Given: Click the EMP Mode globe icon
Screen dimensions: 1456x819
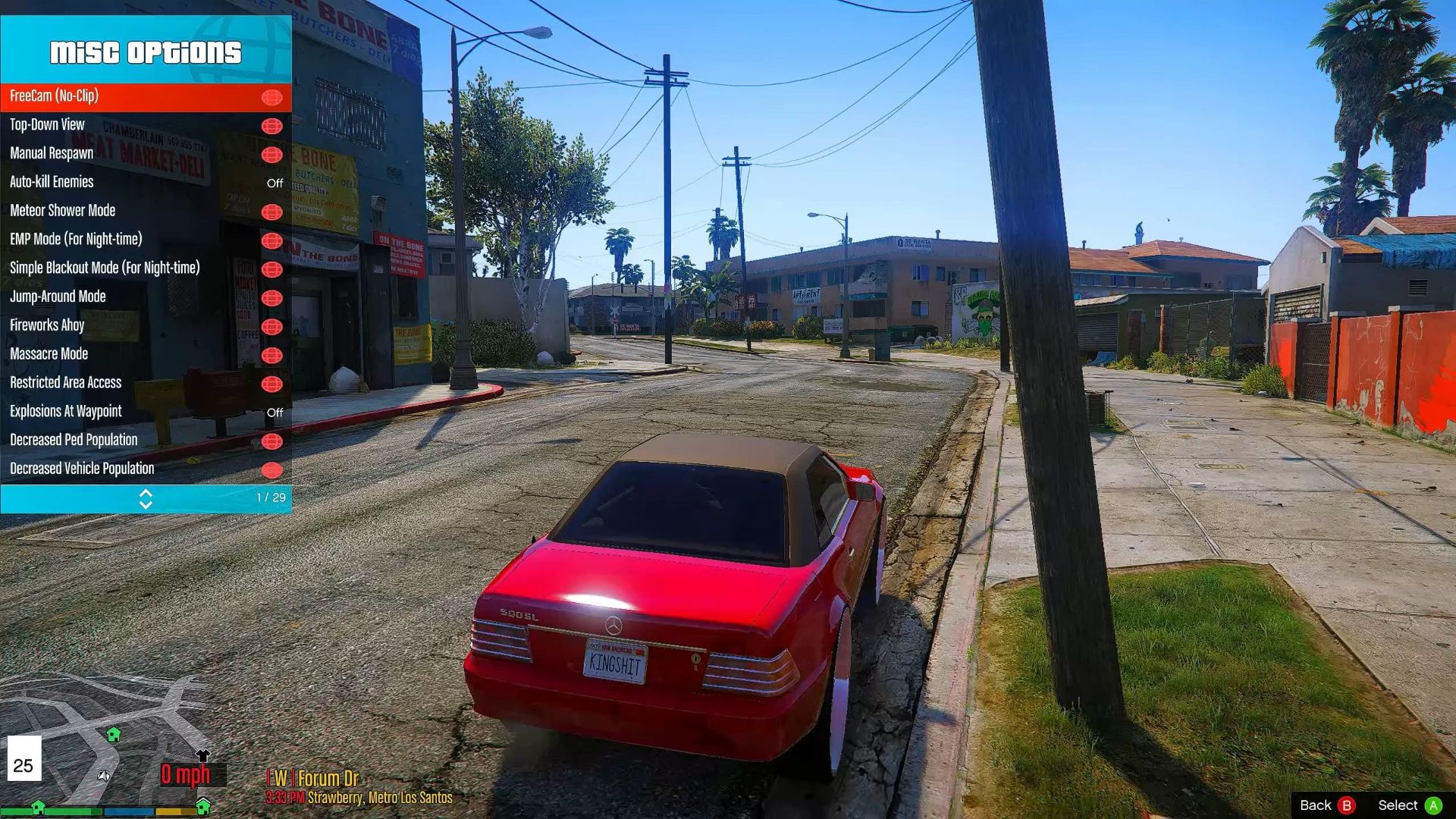Looking at the screenshot, I should pyautogui.click(x=272, y=240).
